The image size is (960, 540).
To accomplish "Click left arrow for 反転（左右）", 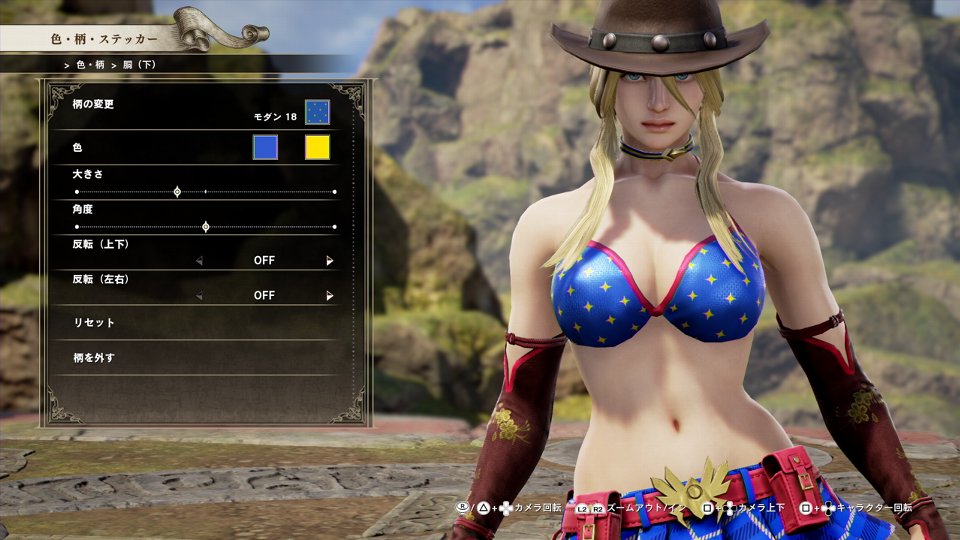I will pos(198,296).
